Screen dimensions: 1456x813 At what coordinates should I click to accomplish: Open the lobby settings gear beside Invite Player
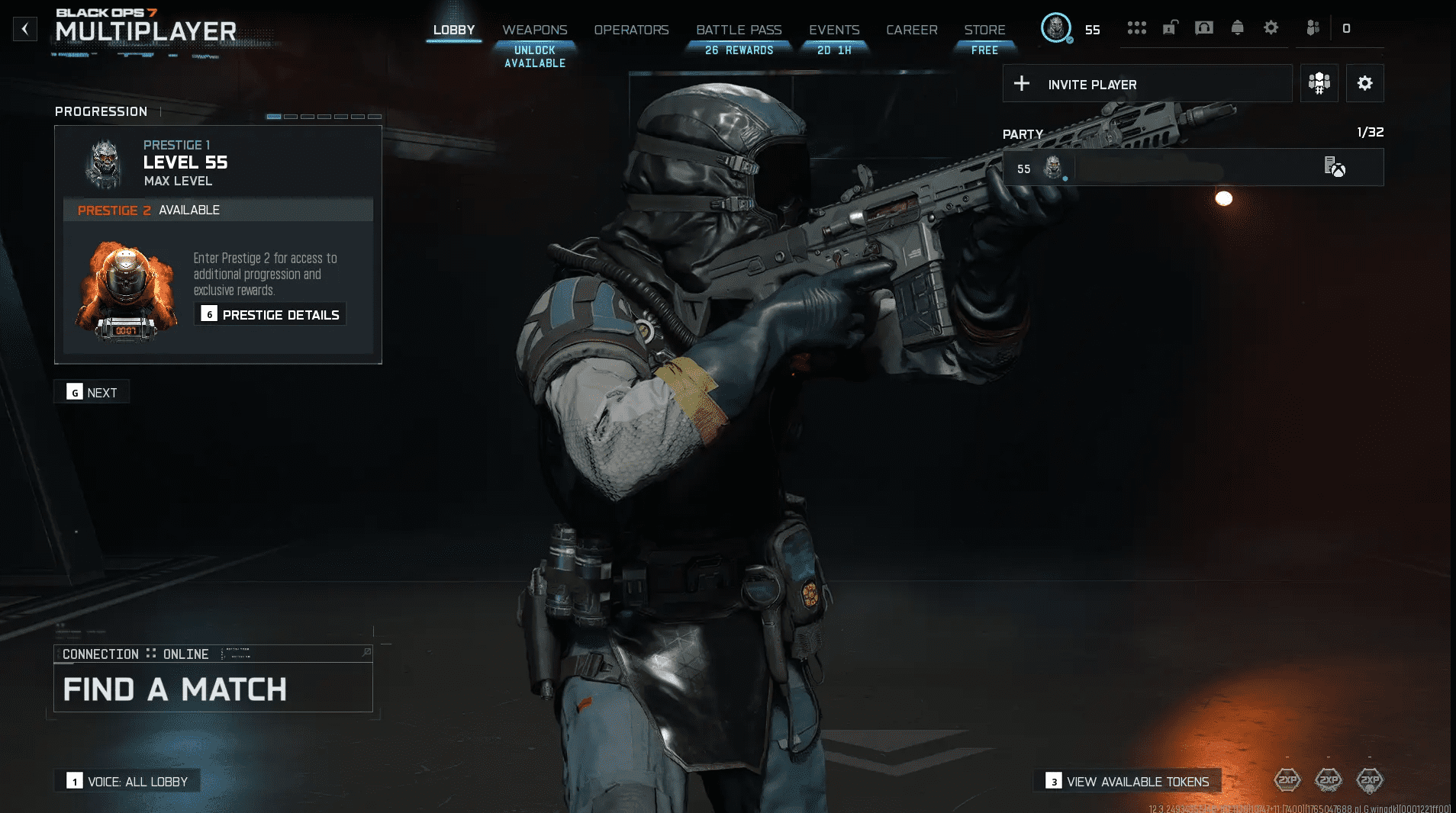tap(1366, 83)
